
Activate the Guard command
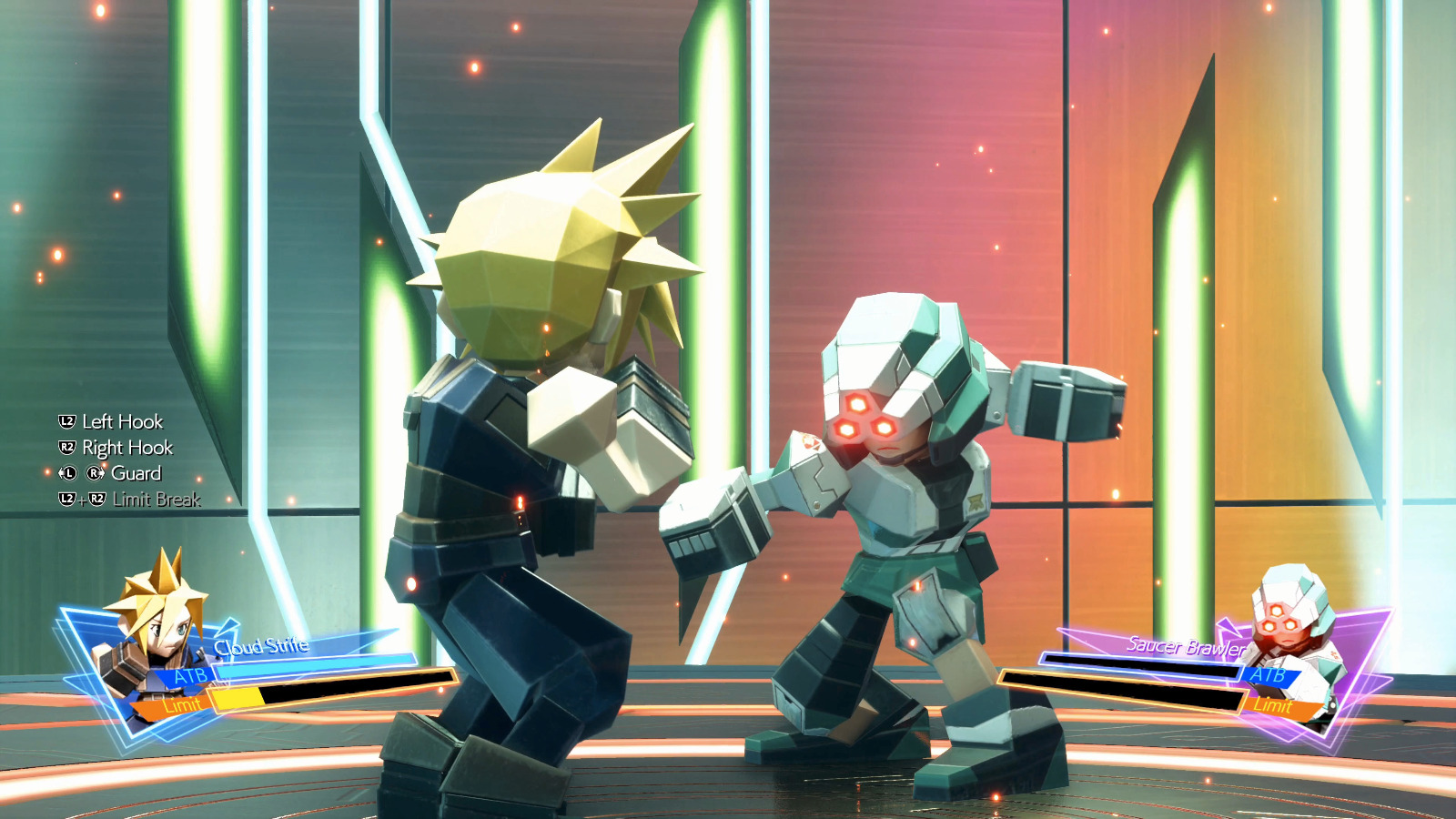(x=136, y=473)
